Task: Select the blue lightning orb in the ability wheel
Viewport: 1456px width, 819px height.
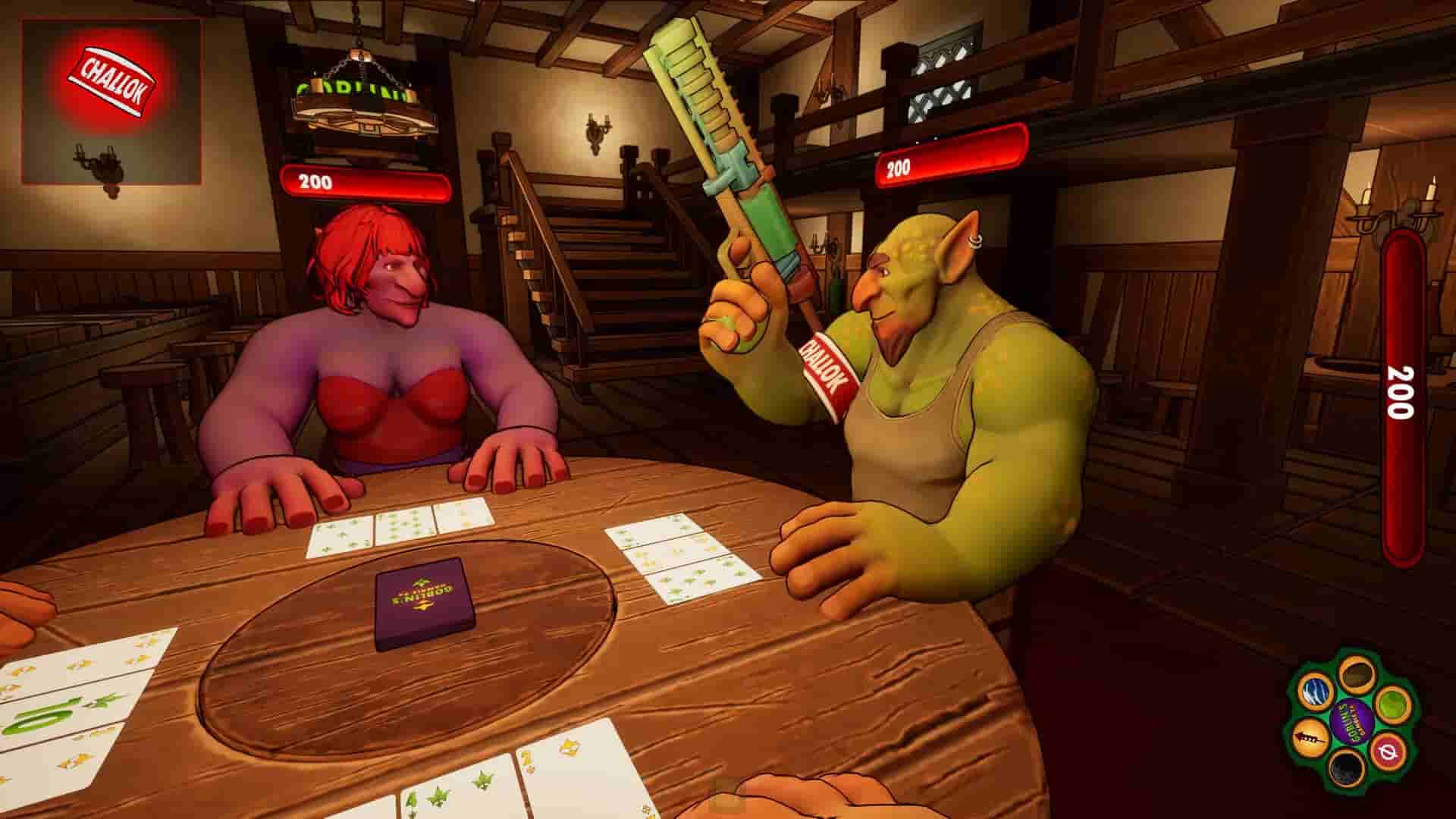Action: tap(1316, 692)
